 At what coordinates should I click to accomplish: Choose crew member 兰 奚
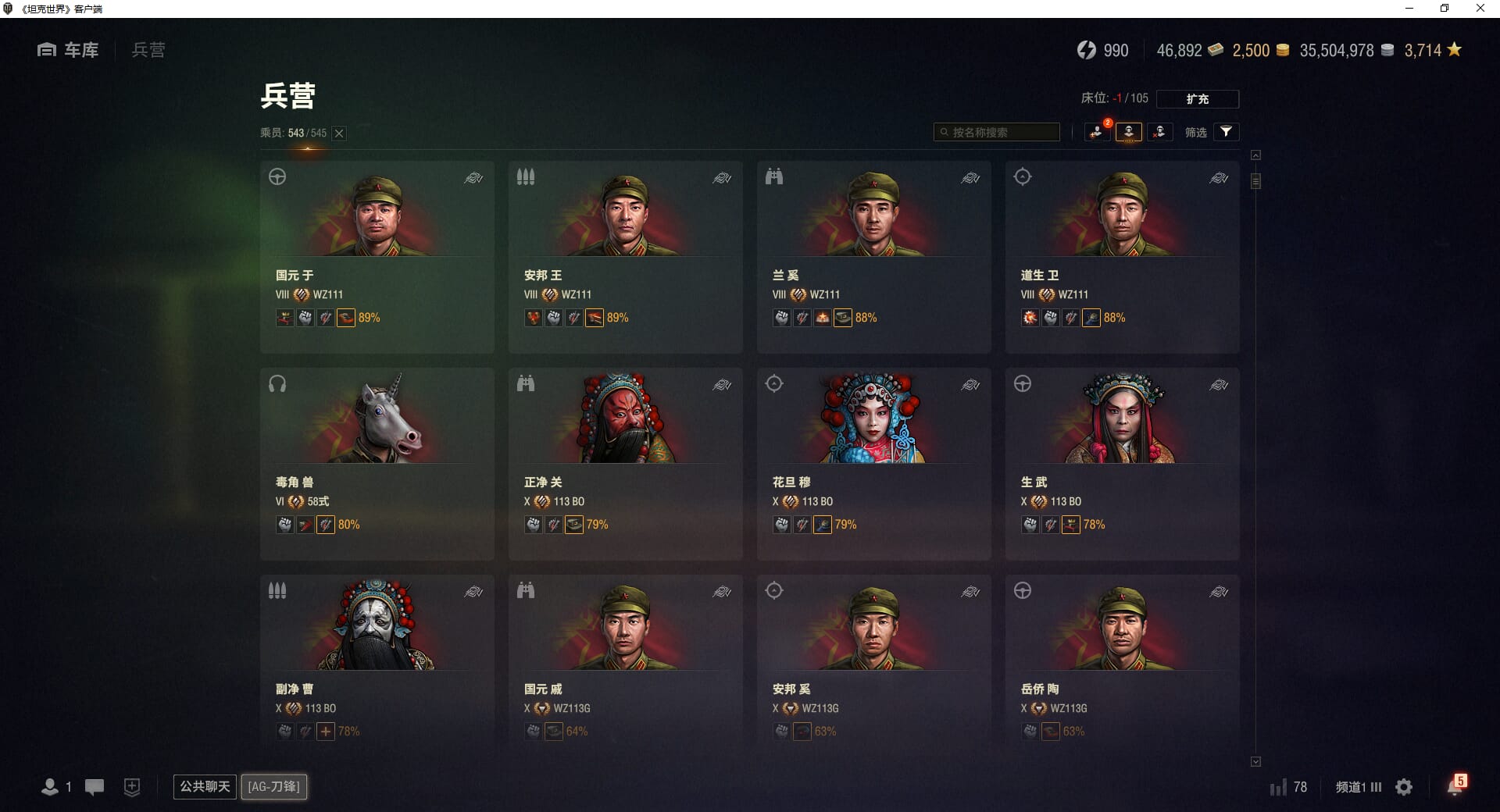pyautogui.click(x=873, y=257)
